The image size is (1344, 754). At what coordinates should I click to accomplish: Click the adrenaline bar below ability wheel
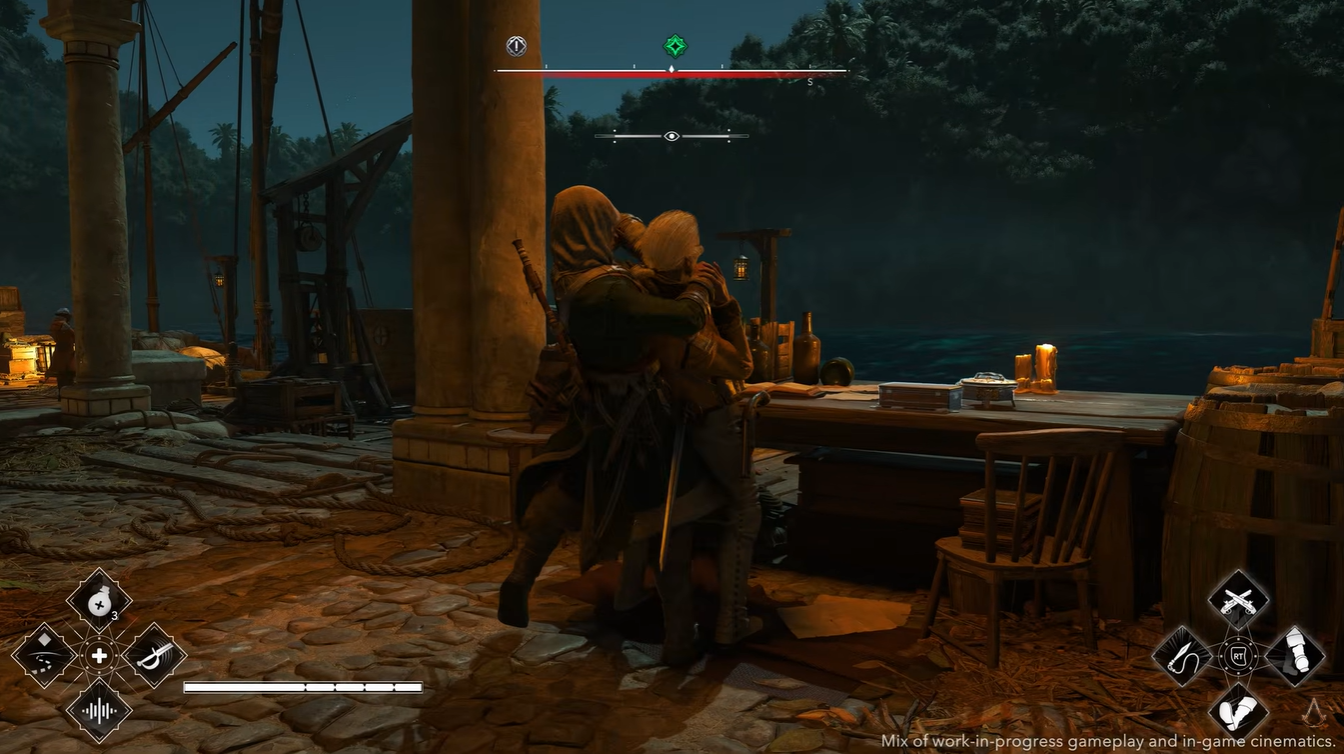point(302,688)
